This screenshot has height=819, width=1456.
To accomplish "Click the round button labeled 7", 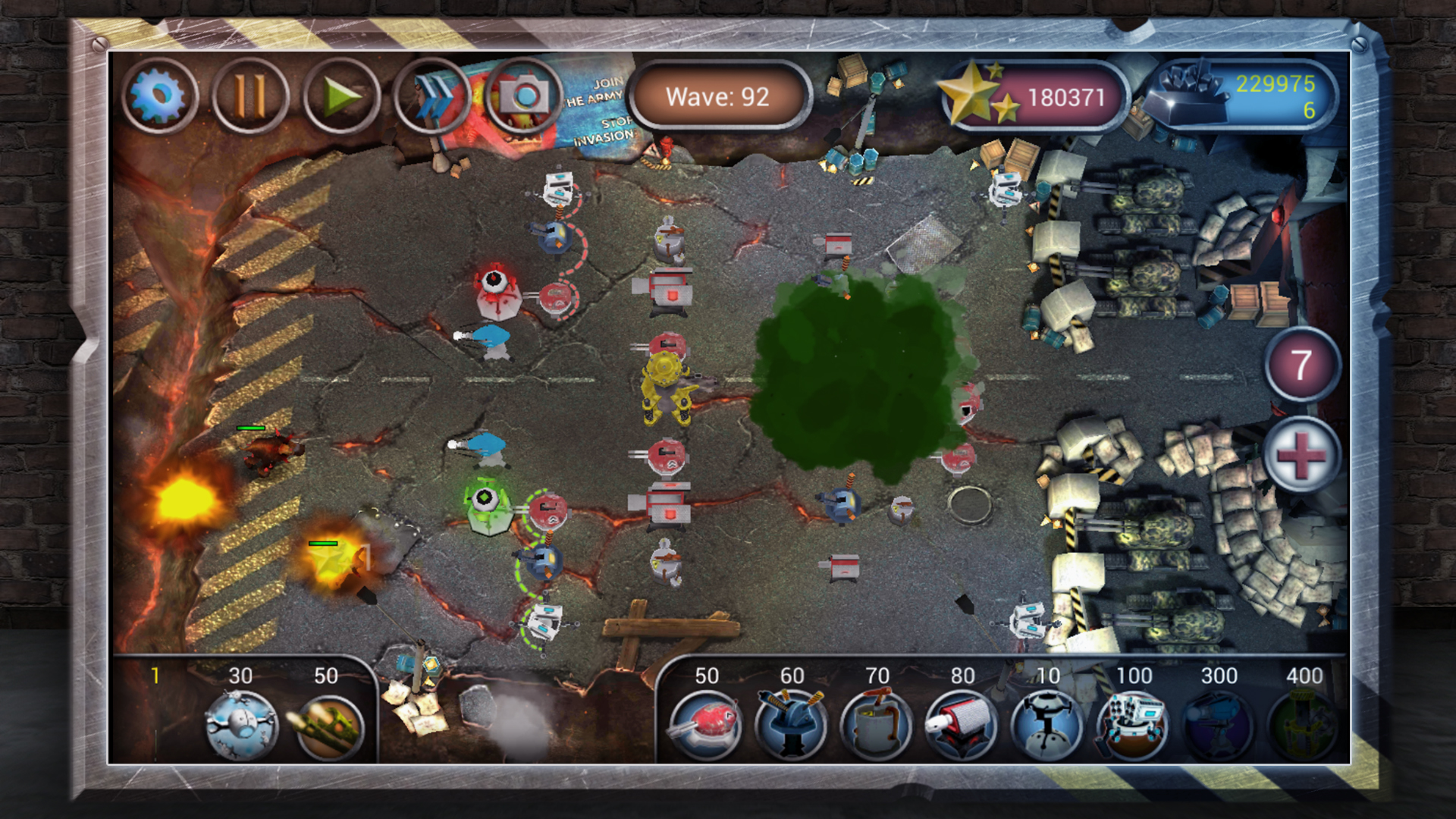I will pyautogui.click(x=1301, y=366).
